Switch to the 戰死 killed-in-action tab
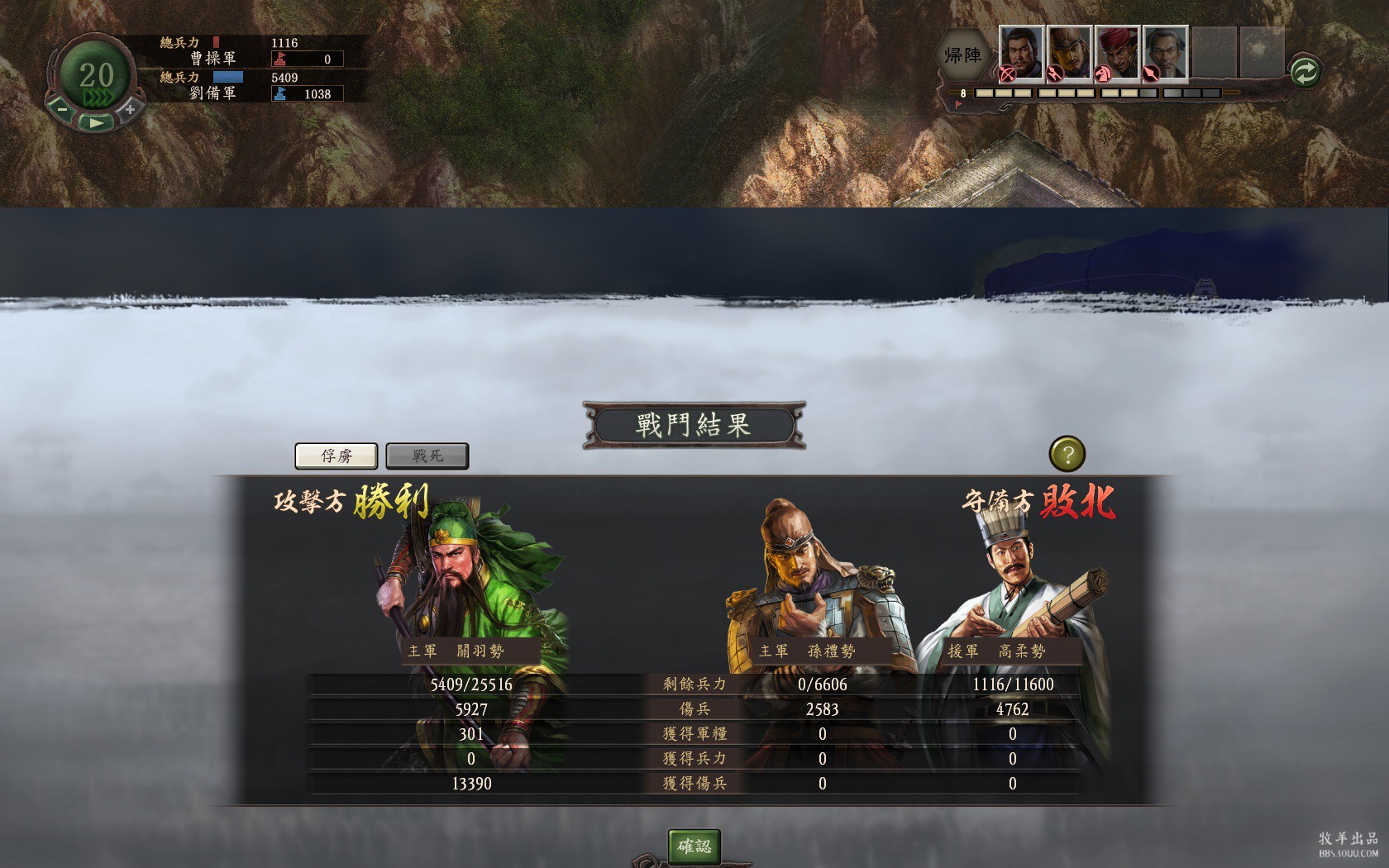Image resolution: width=1389 pixels, height=868 pixels. click(x=427, y=455)
